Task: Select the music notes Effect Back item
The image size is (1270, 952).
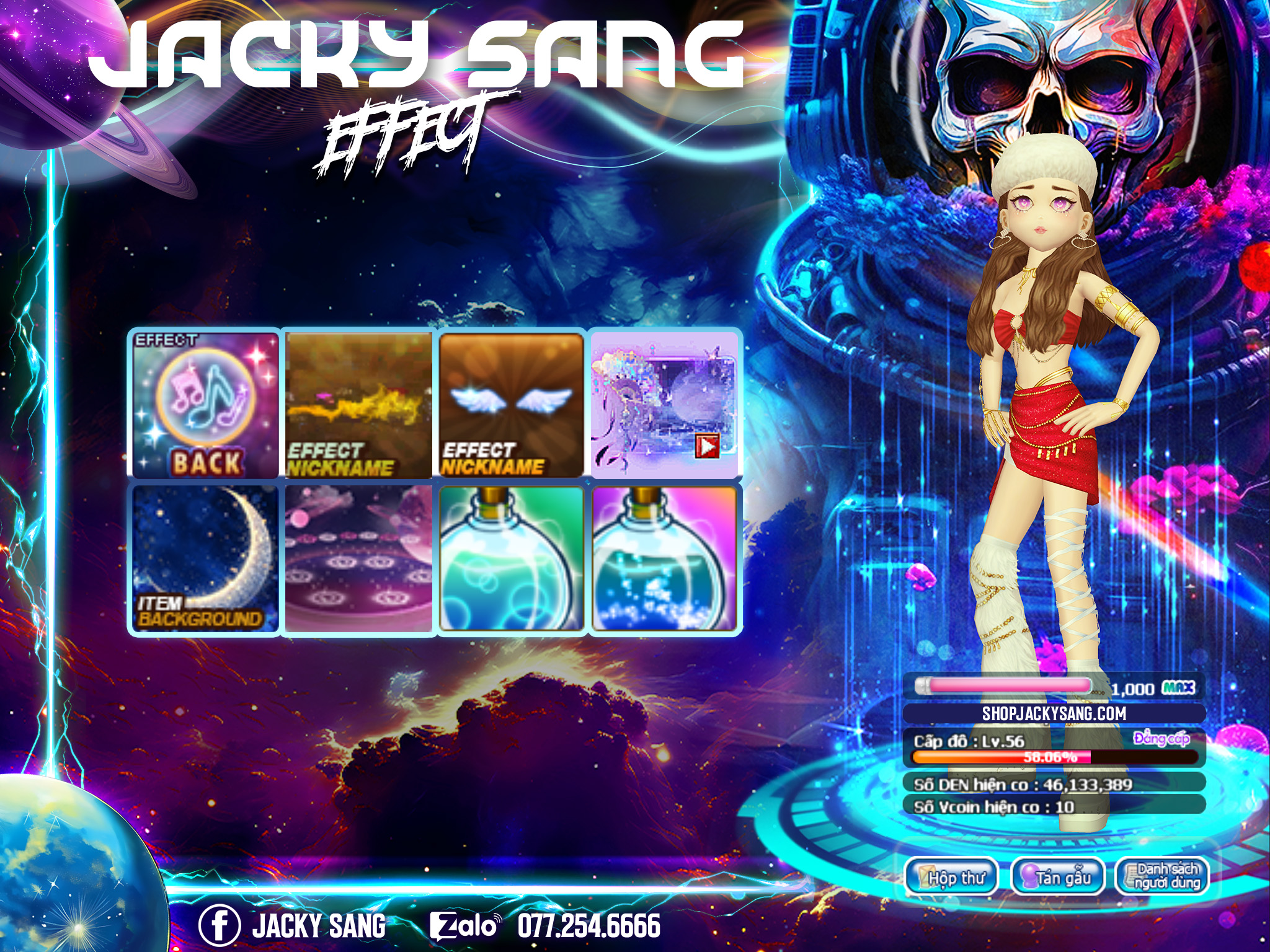Action: (206, 405)
